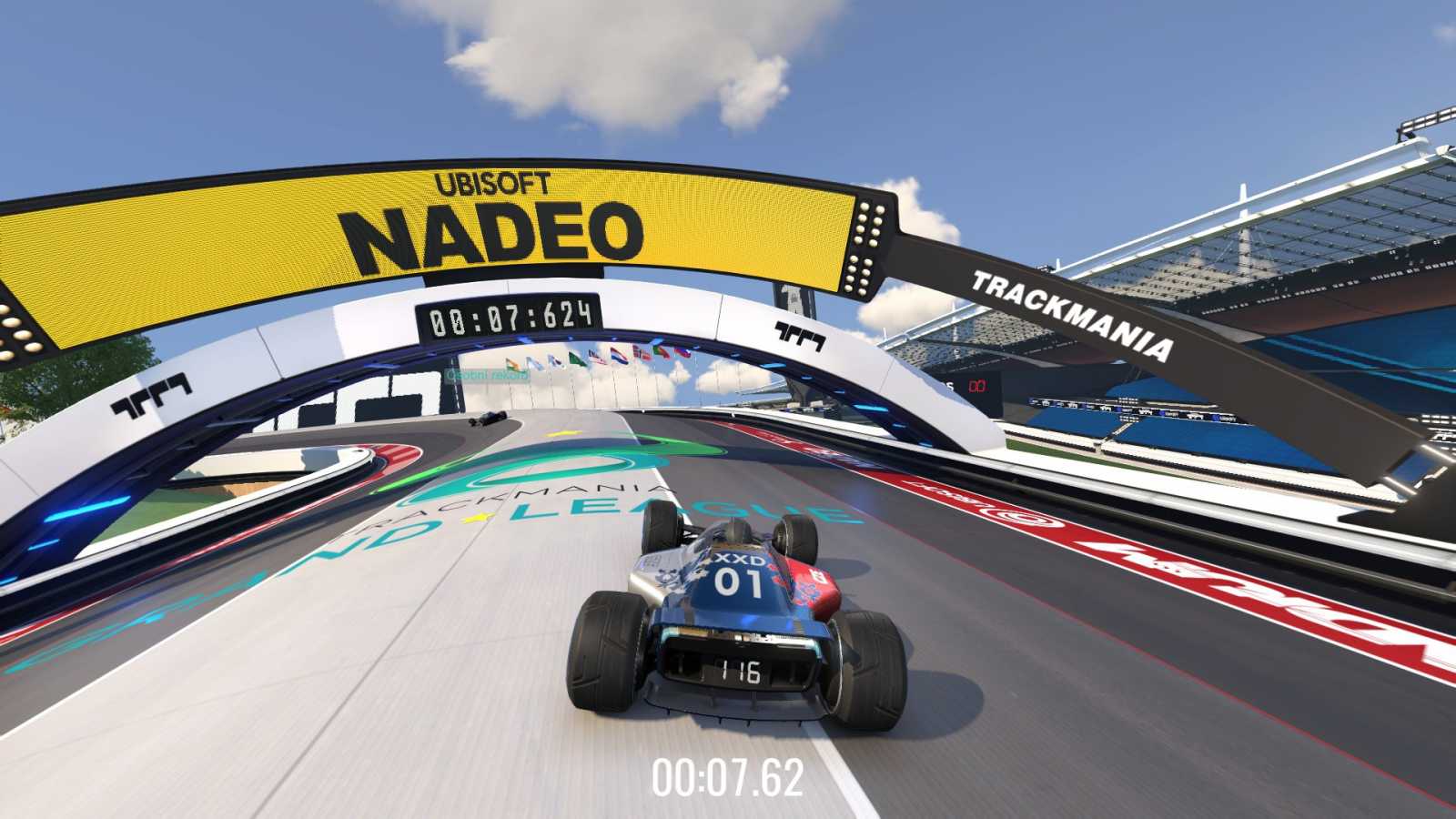Click the race timer 00:07.62 at the bottom
Screen dimensions: 1456x819
[730, 778]
